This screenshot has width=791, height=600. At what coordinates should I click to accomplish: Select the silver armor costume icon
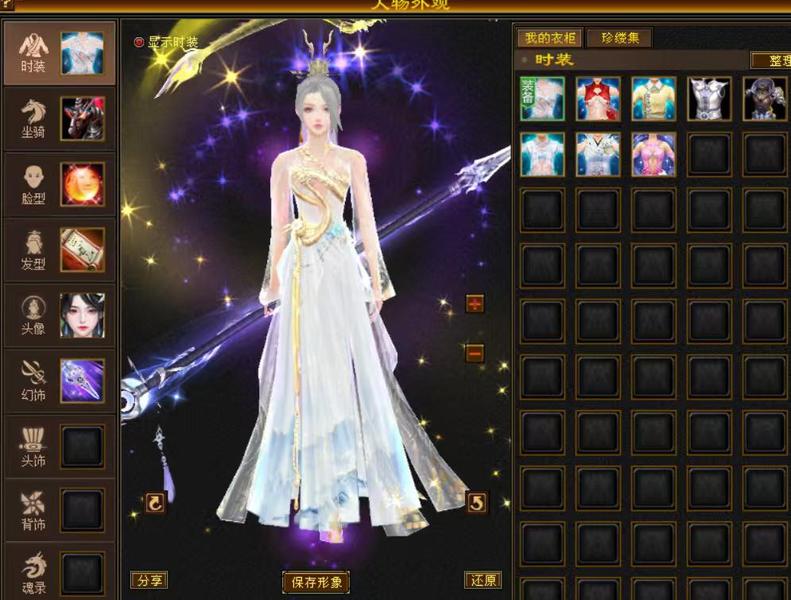[709, 99]
